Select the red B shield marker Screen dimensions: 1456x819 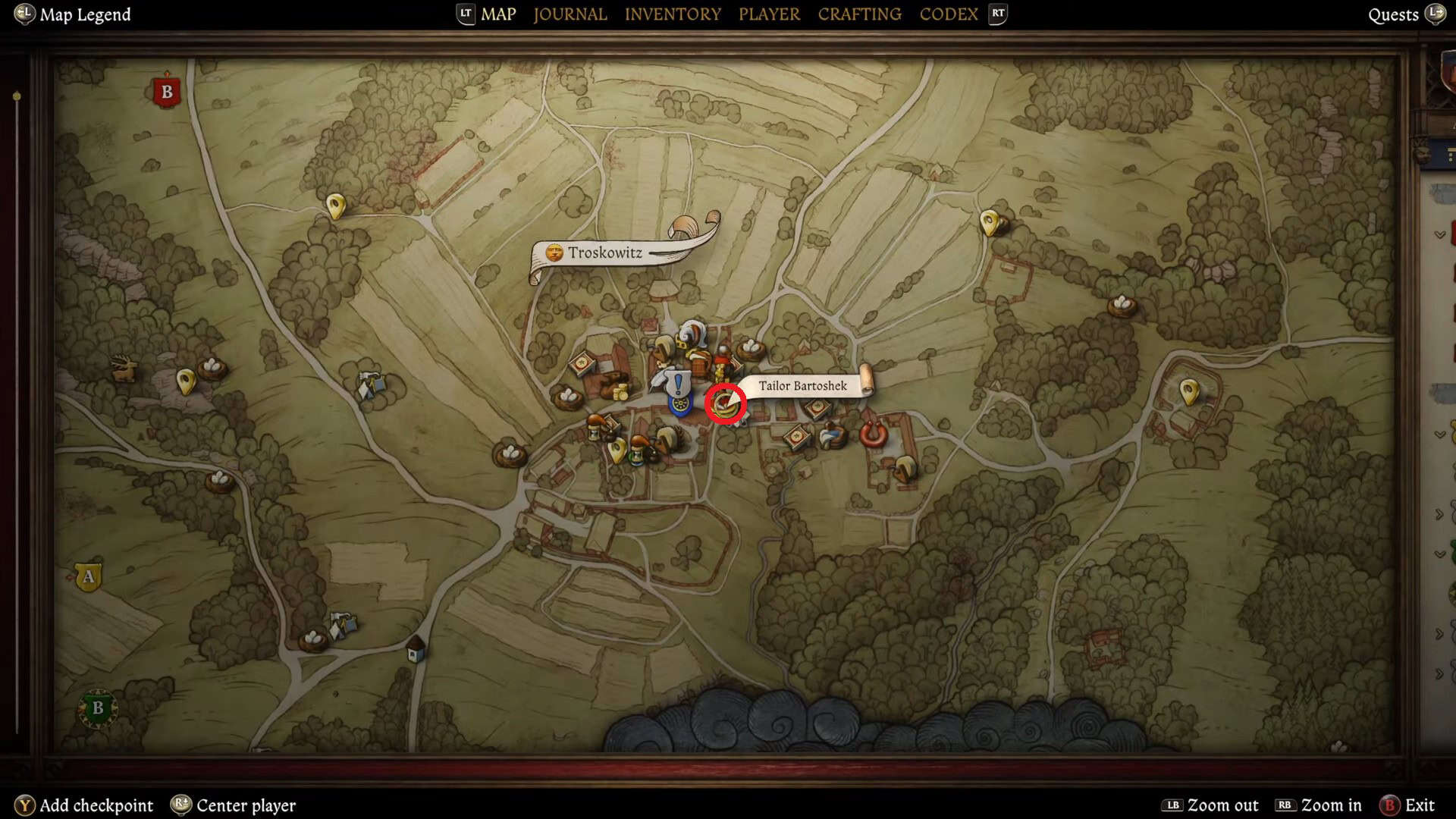167,93
